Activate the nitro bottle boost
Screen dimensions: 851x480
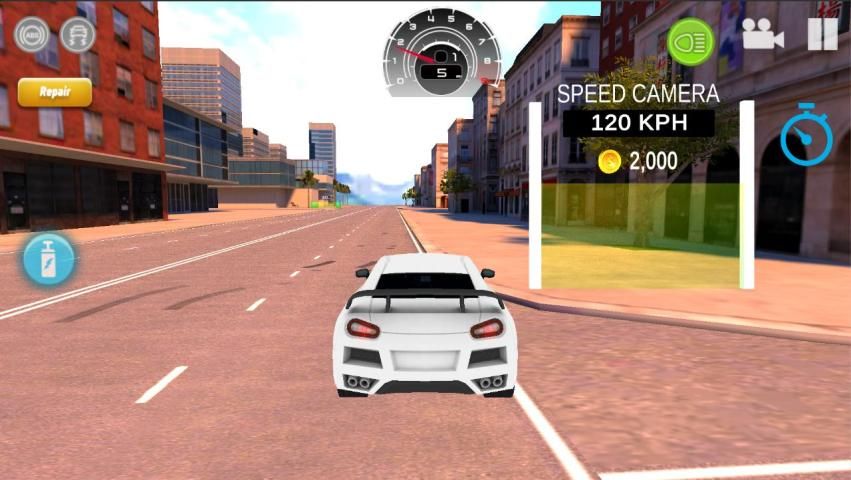(x=48, y=258)
